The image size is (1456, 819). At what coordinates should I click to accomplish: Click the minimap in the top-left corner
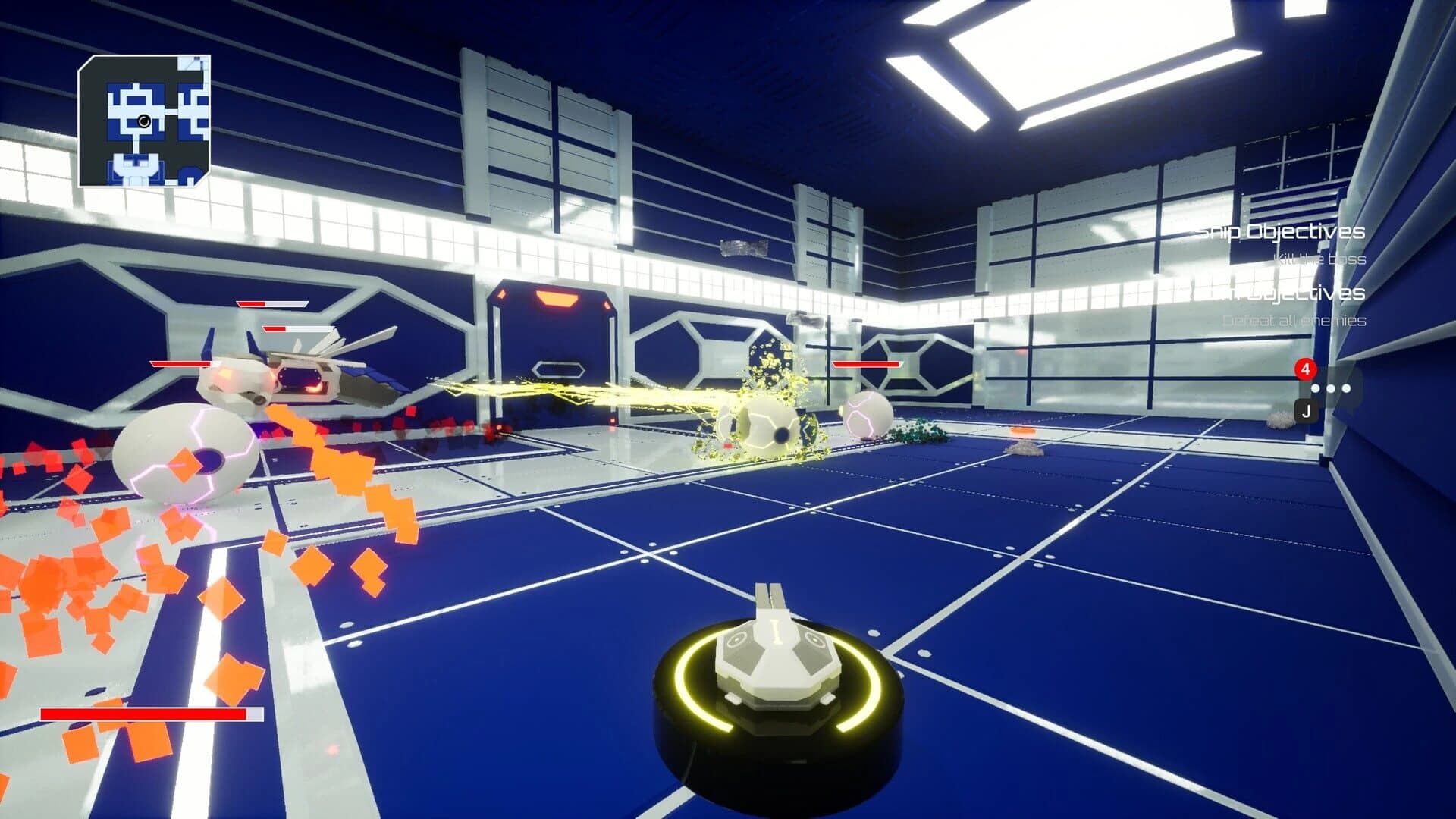pos(144,121)
